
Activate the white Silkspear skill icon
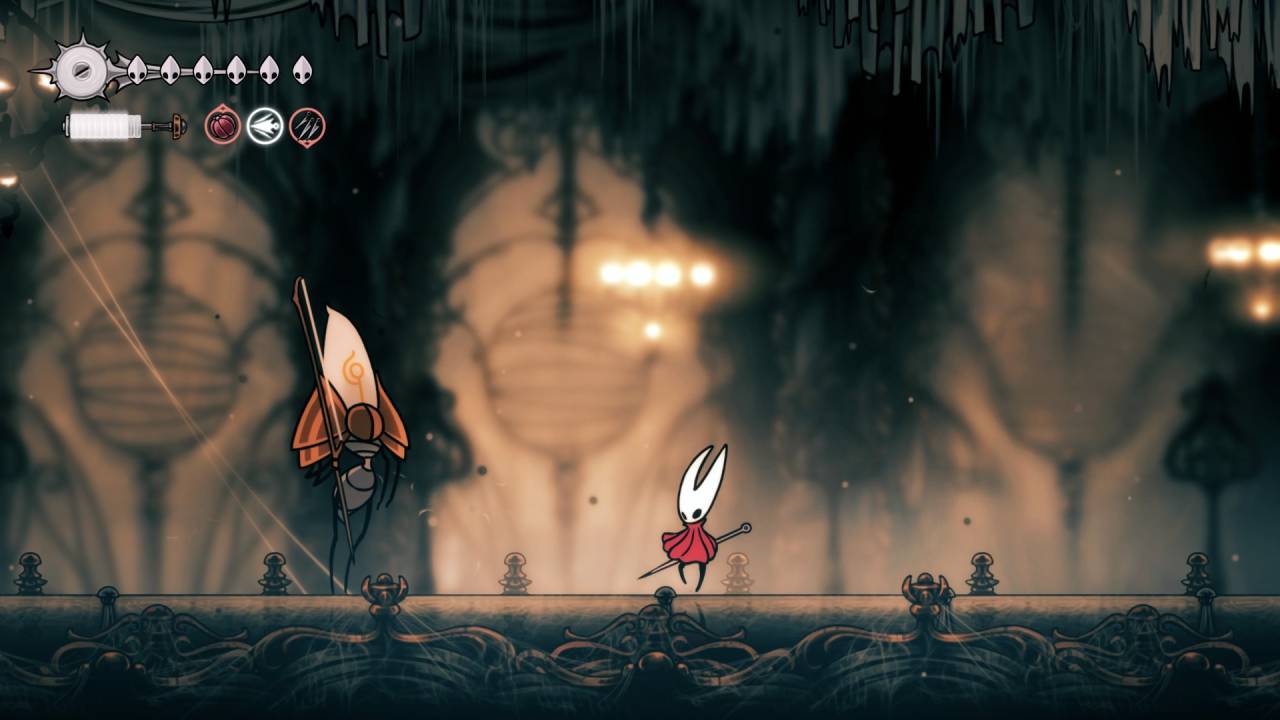(x=265, y=127)
